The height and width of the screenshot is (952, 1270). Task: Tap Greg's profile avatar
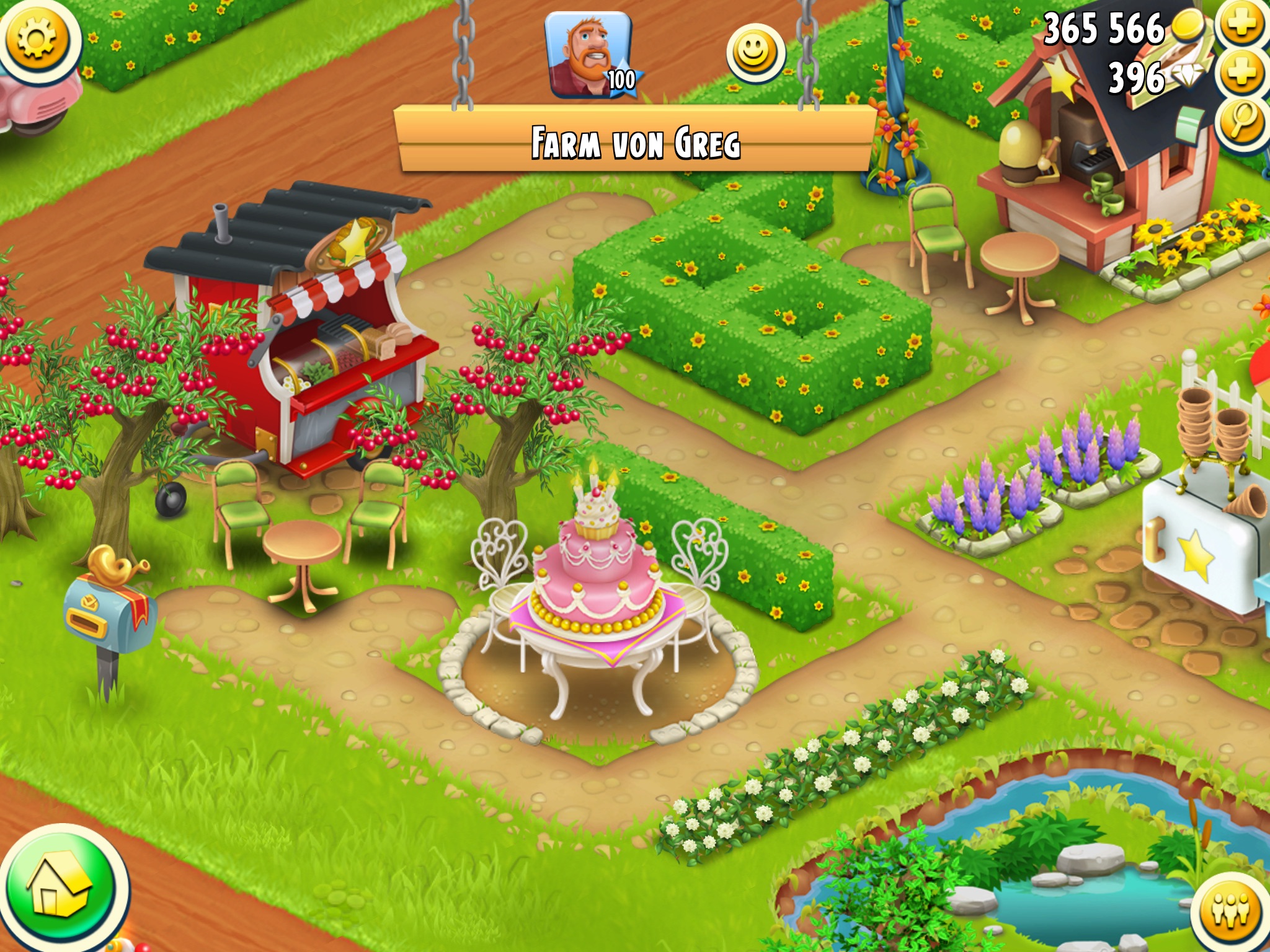point(589,56)
